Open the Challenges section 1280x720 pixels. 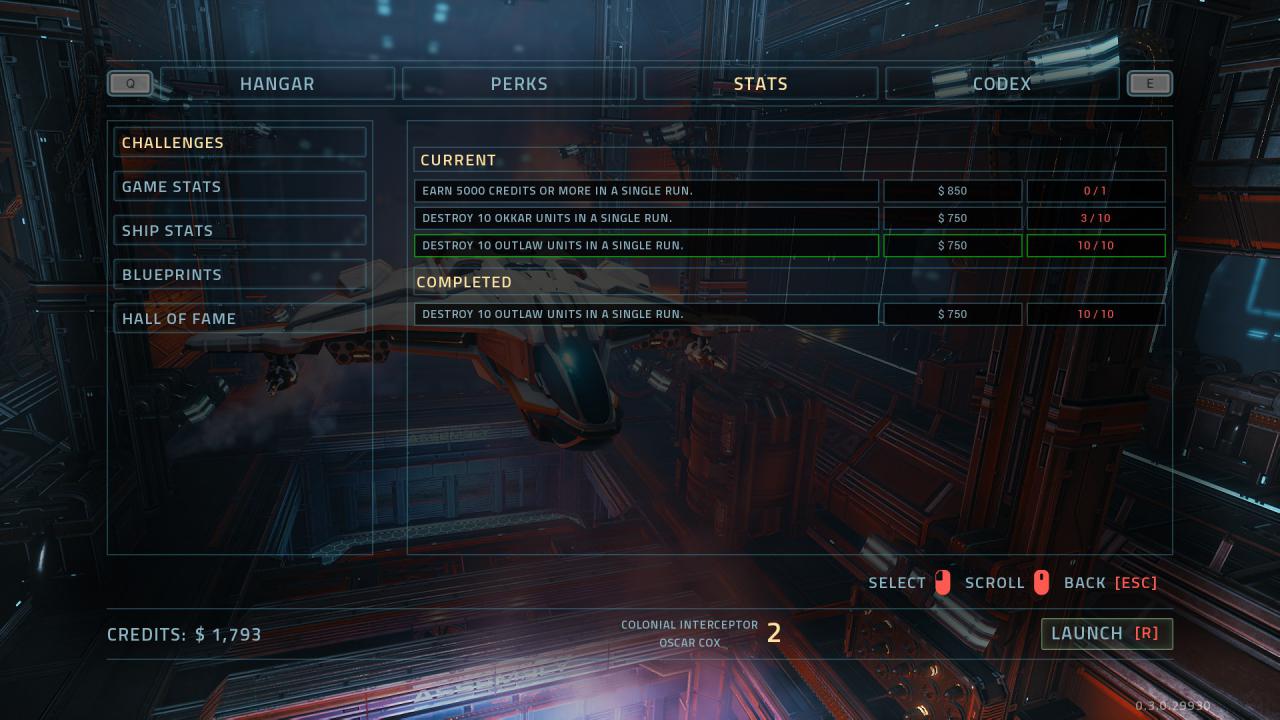[240, 143]
